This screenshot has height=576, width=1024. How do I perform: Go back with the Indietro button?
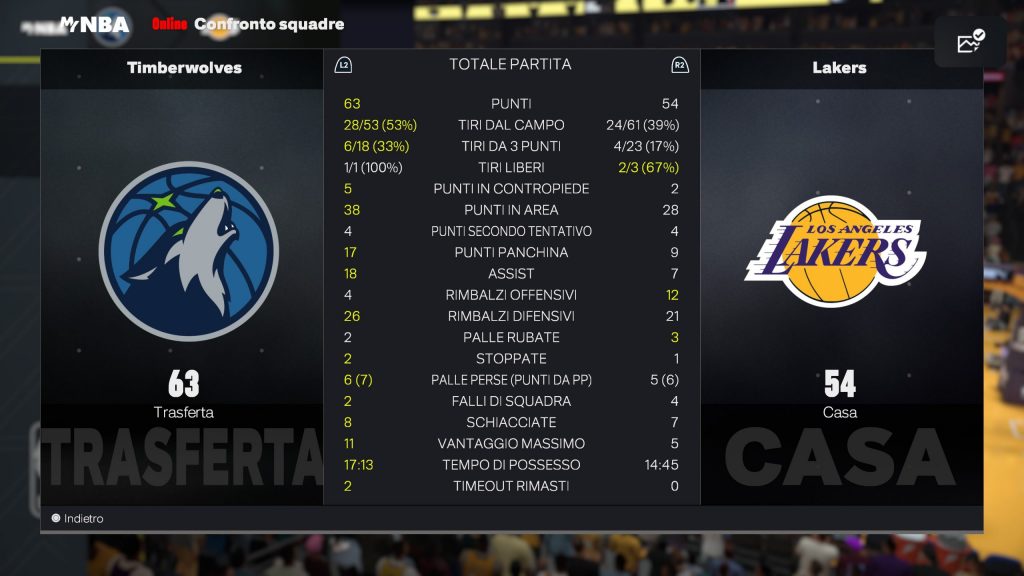click(x=78, y=519)
